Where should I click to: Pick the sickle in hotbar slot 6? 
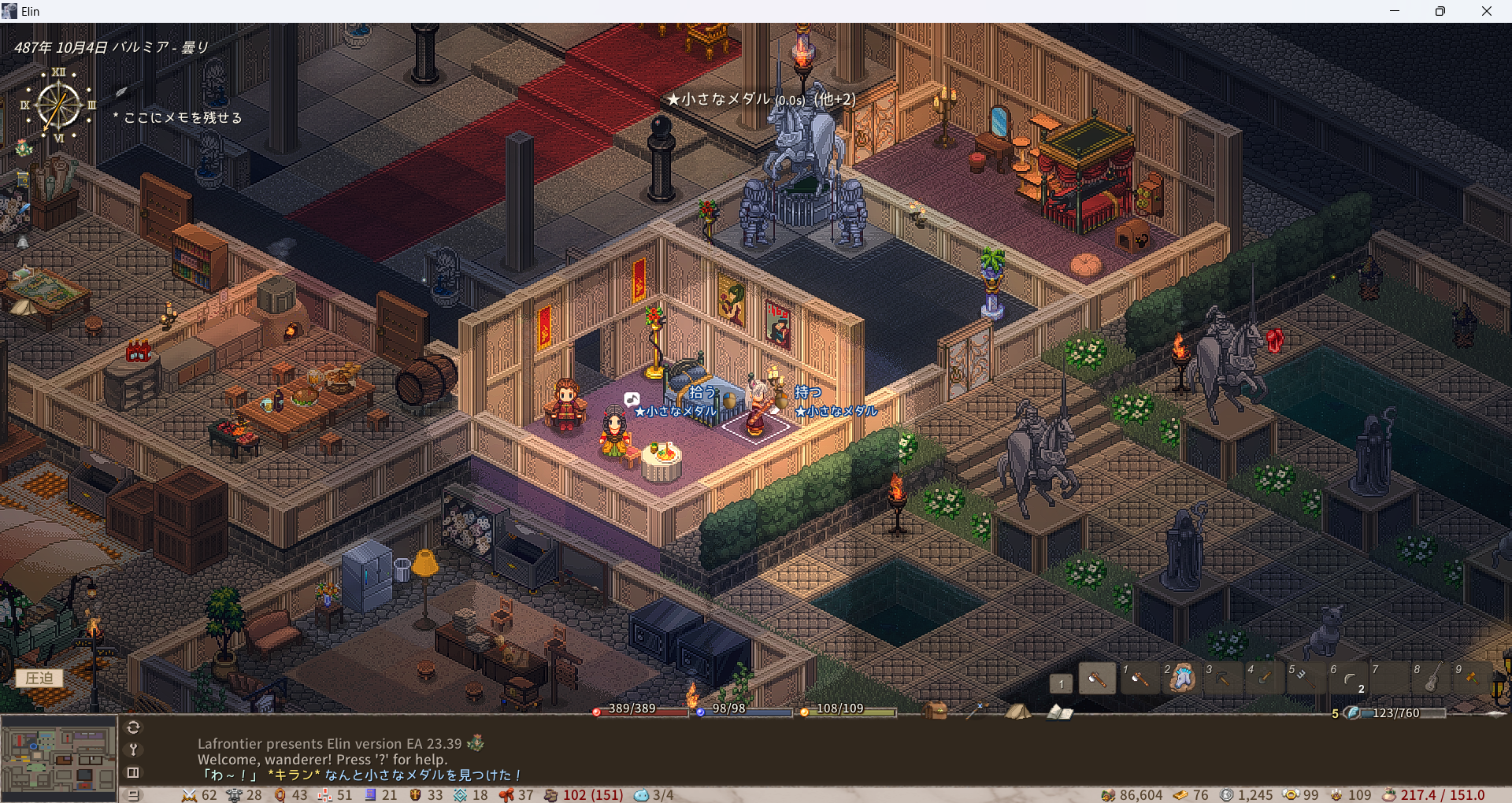(1348, 679)
